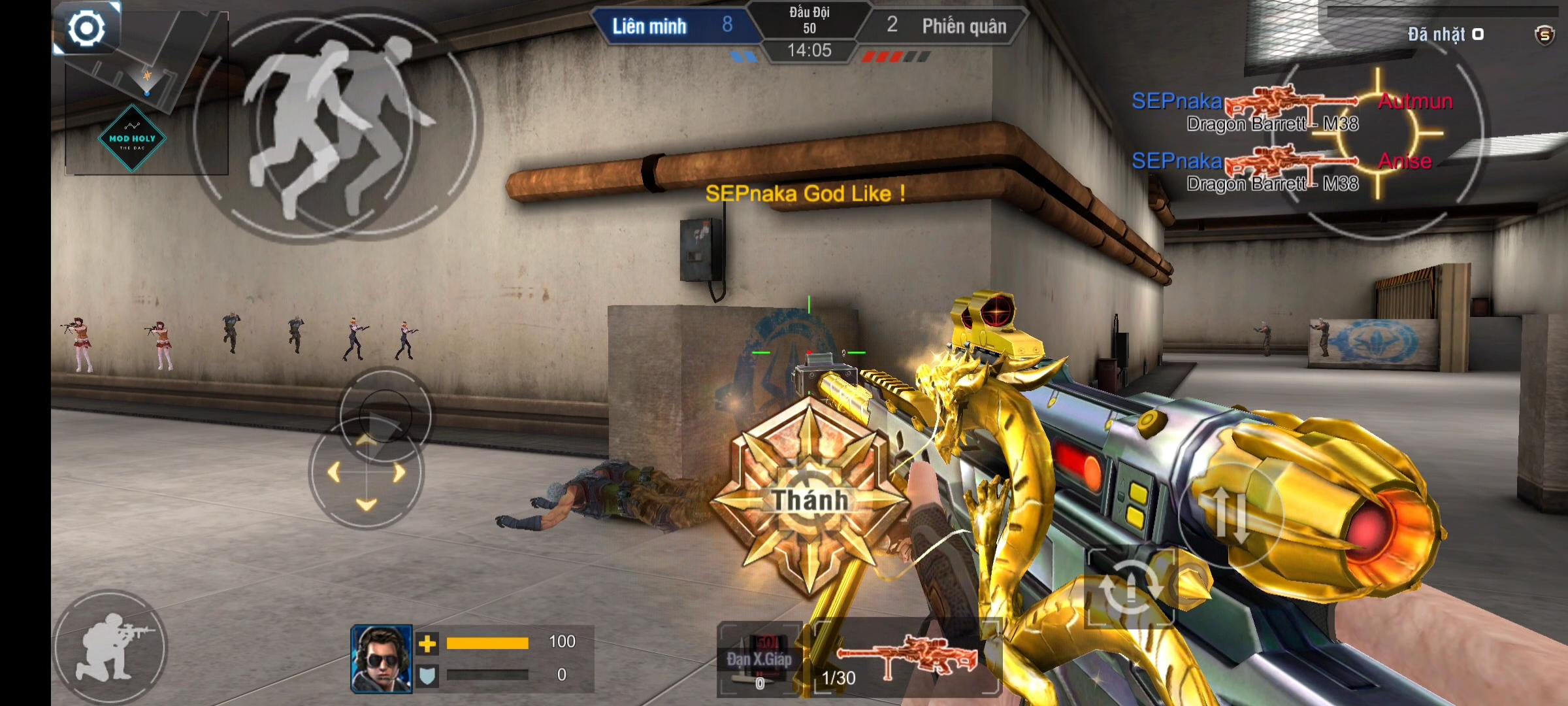Viewport: 1568px width, 706px height.
Task: Select the Dragon Barrett weapon slot
Action: (907, 657)
